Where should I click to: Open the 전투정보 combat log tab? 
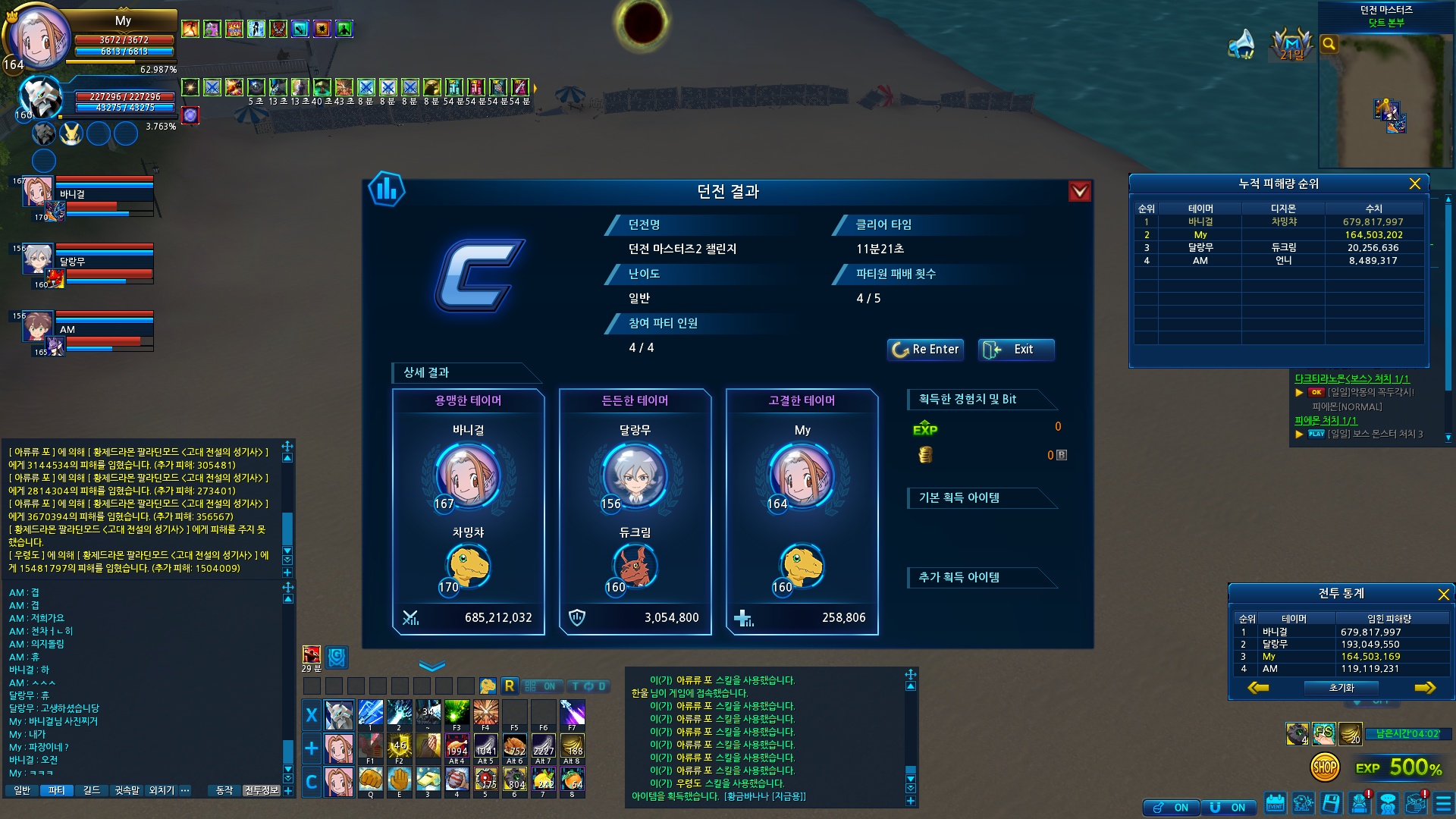[262, 791]
